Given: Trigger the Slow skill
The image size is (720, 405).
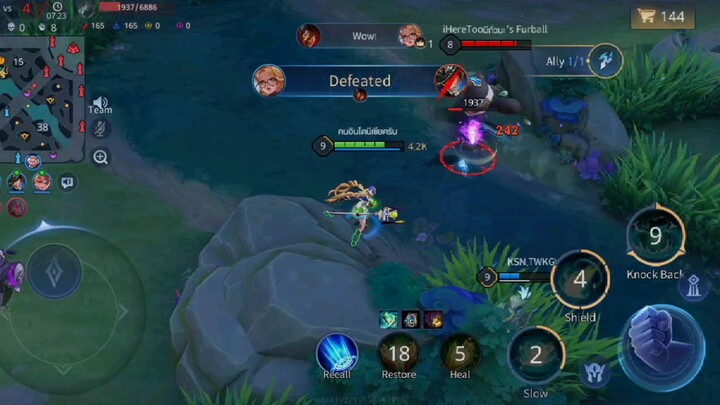Looking at the screenshot, I should [x=535, y=355].
